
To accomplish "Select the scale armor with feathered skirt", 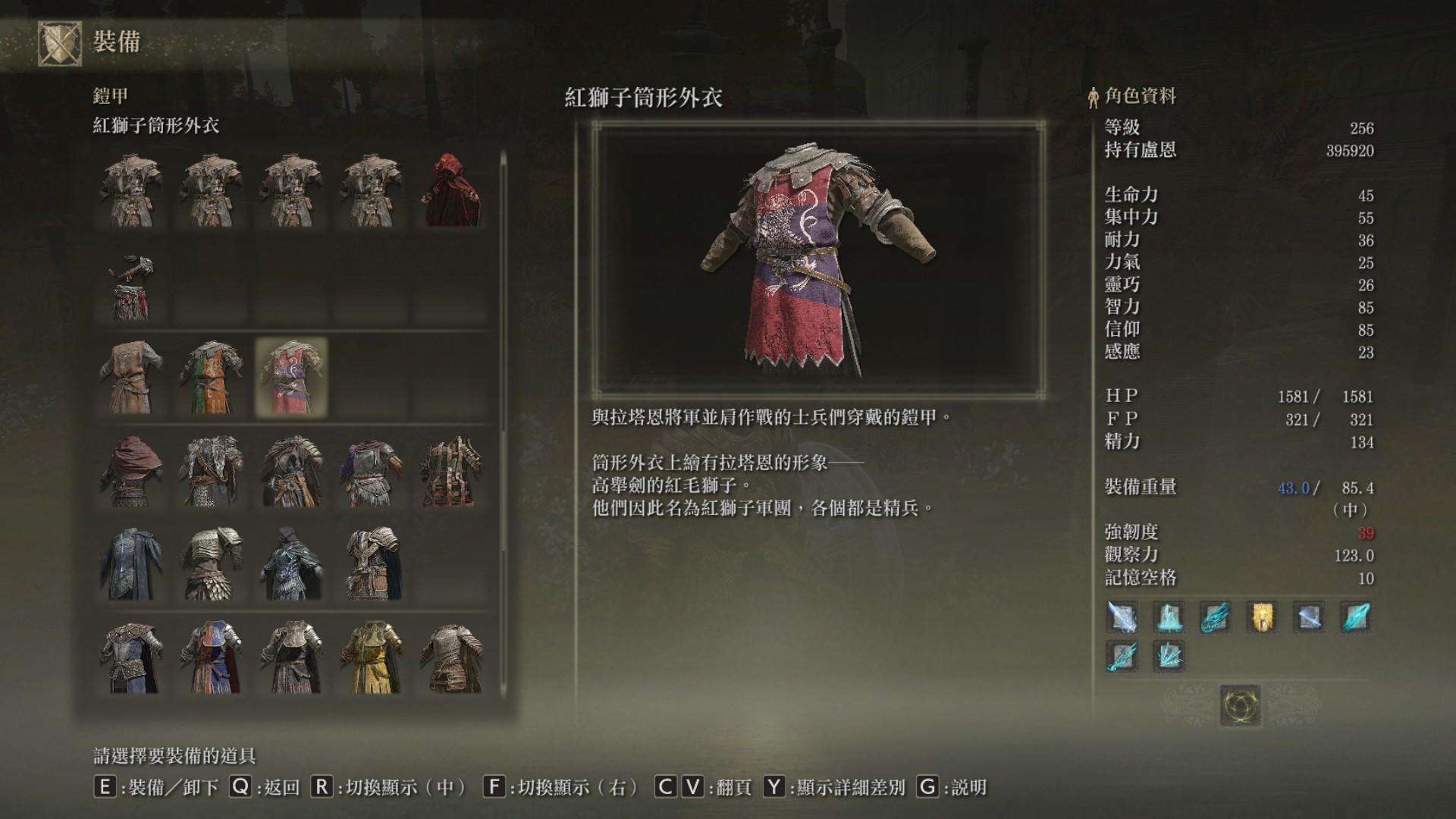I will tap(212, 564).
